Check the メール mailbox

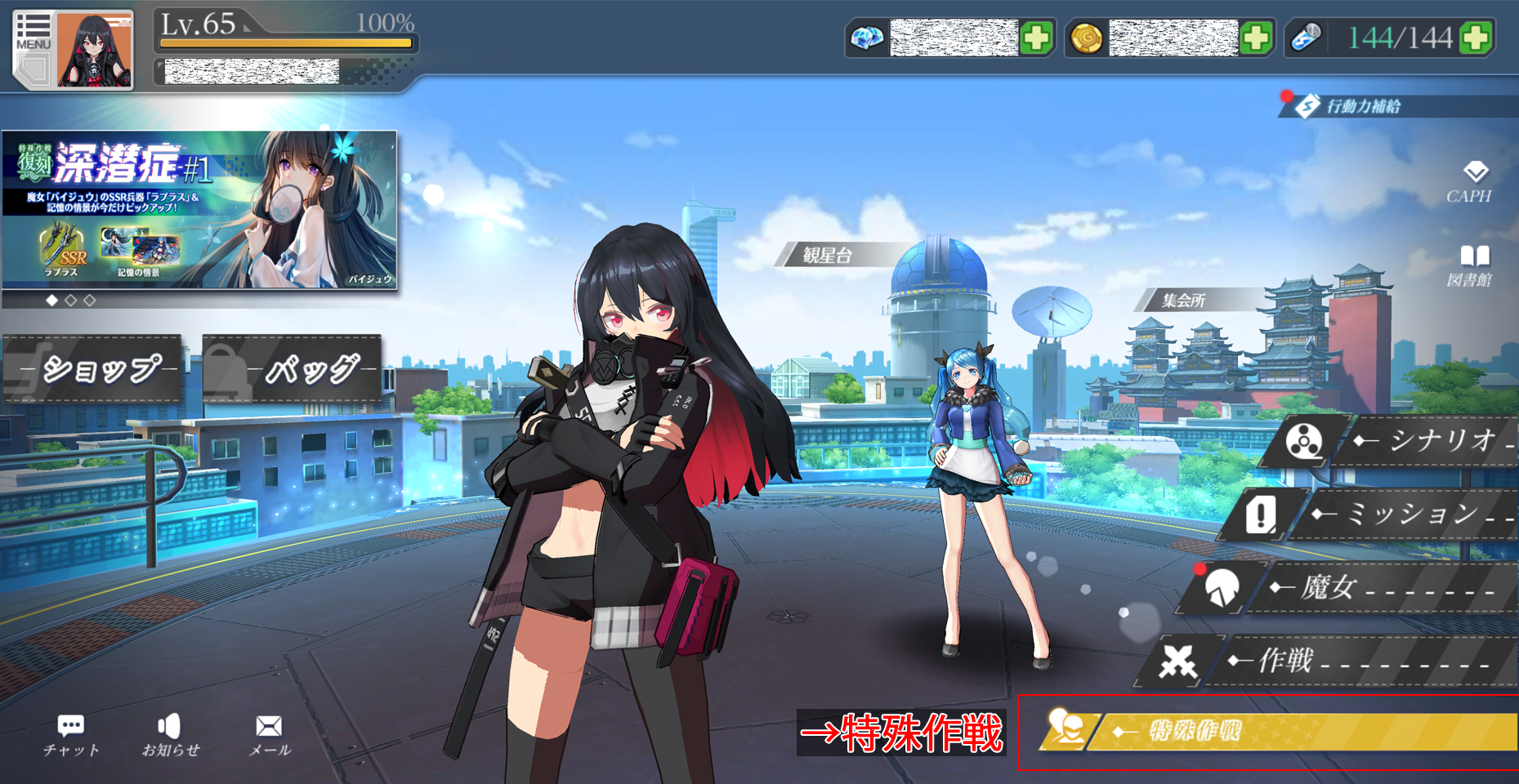[x=269, y=735]
